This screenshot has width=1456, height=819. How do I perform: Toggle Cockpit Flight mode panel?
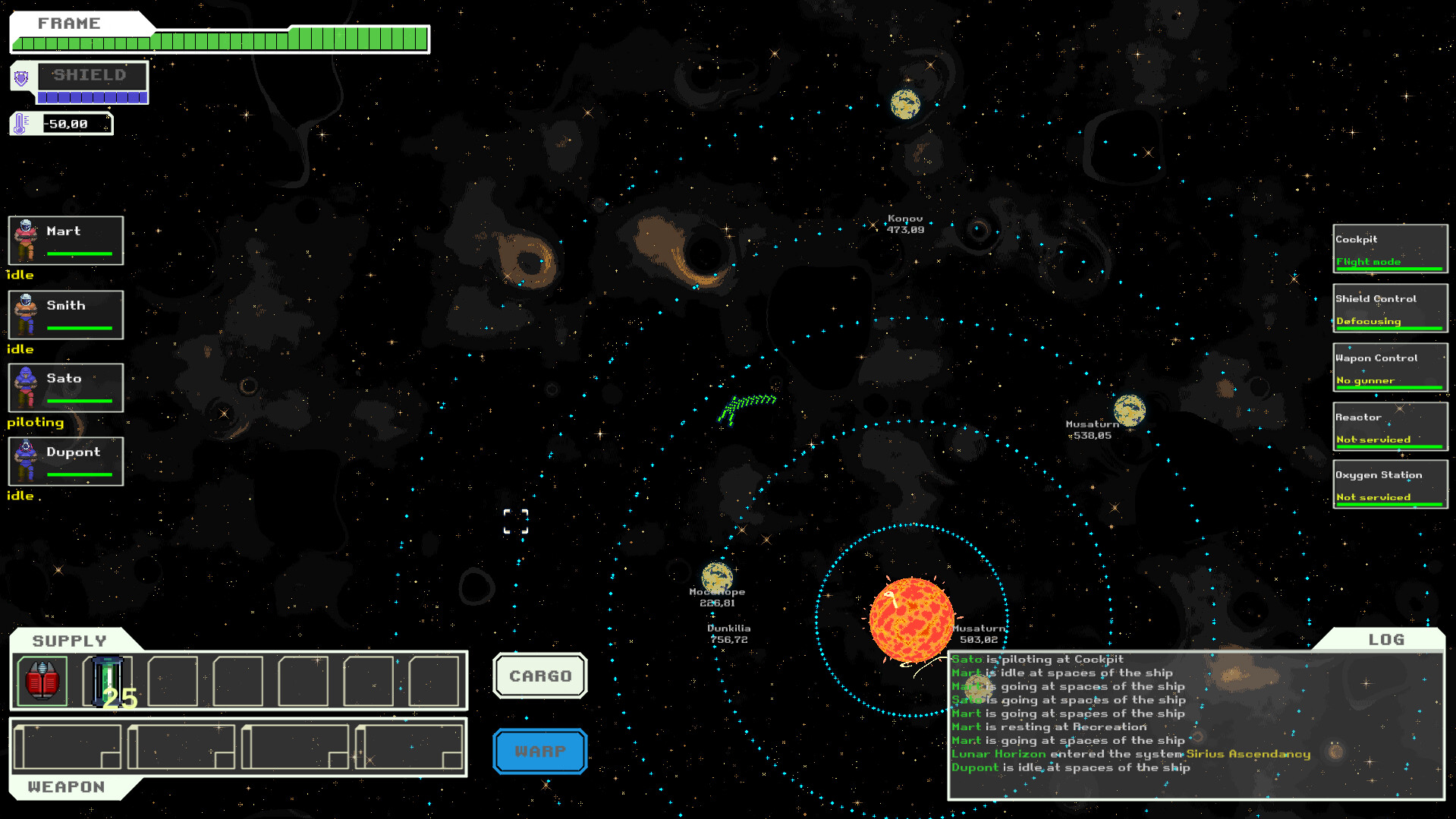1389,249
